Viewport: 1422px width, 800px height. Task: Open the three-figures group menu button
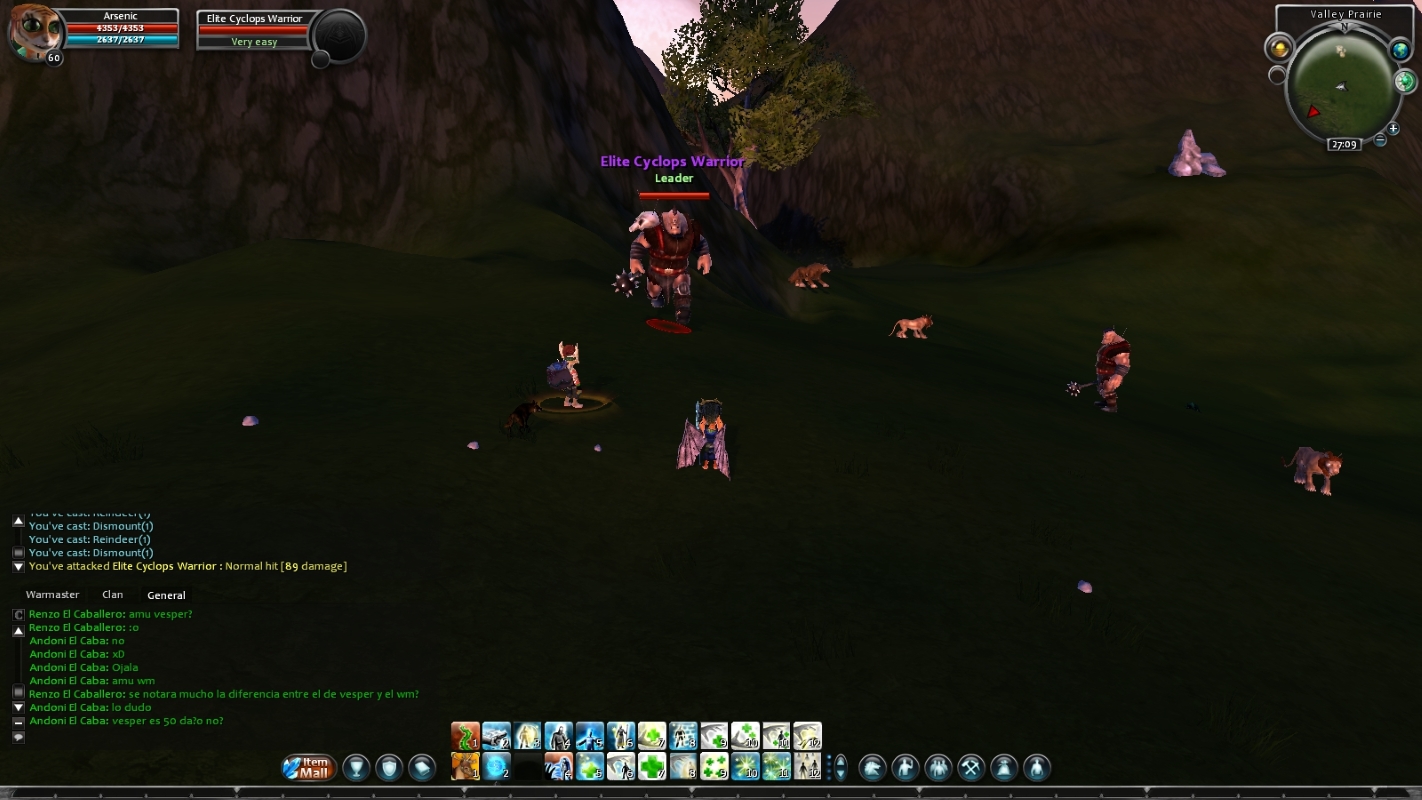(938, 767)
